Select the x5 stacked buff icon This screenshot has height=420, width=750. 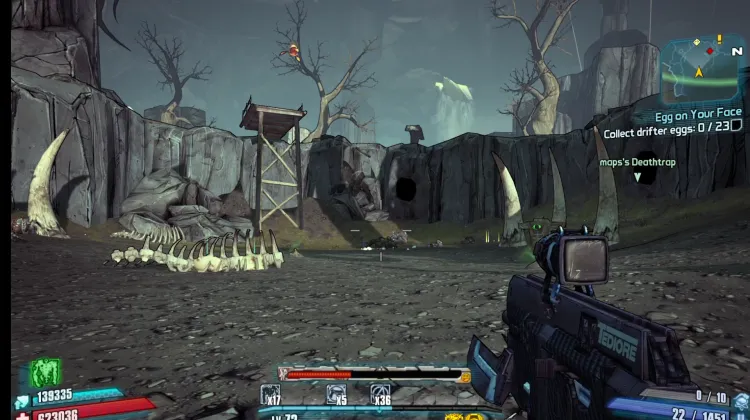coord(337,394)
